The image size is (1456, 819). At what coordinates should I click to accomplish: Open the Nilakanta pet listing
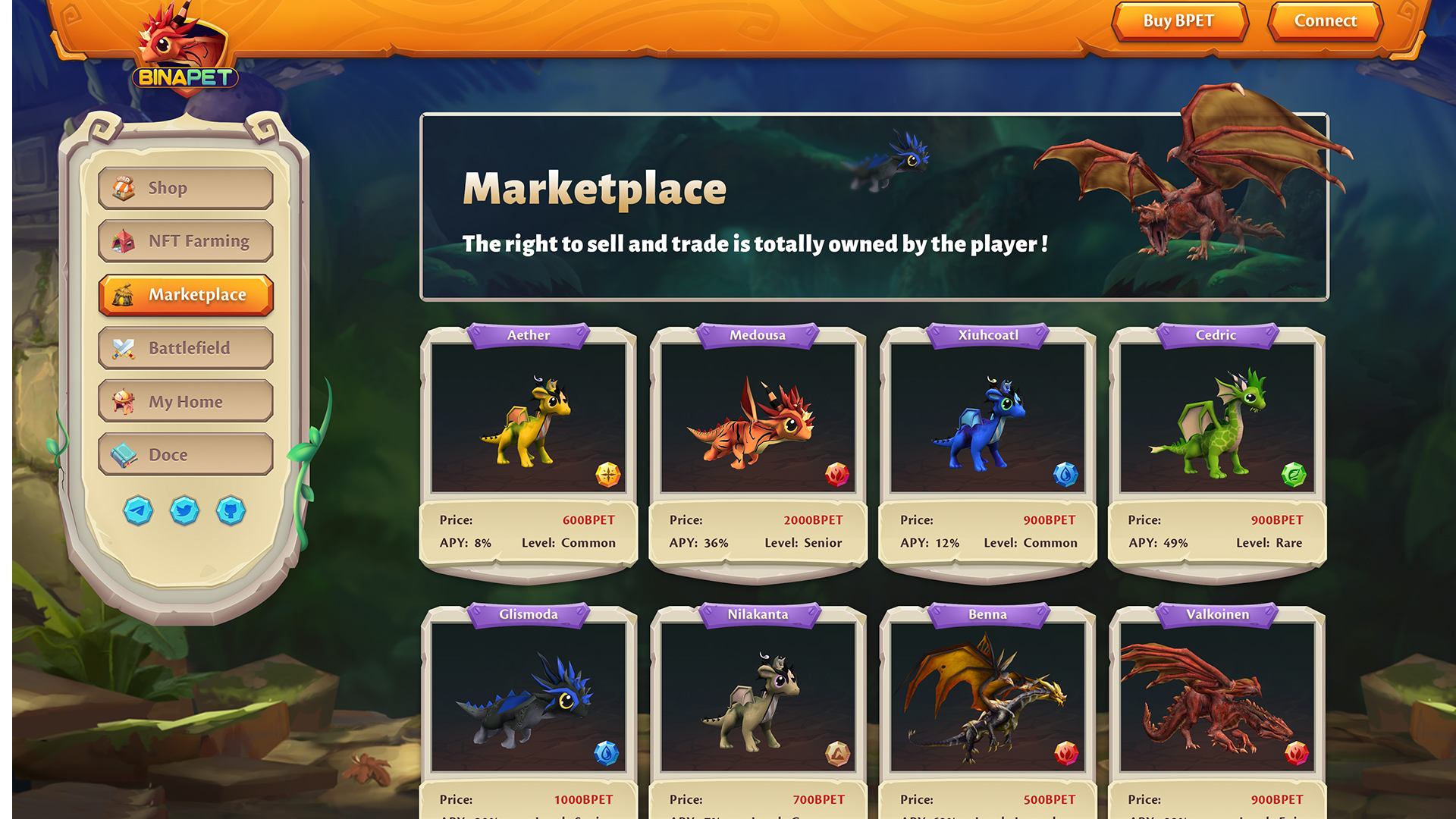[758, 698]
